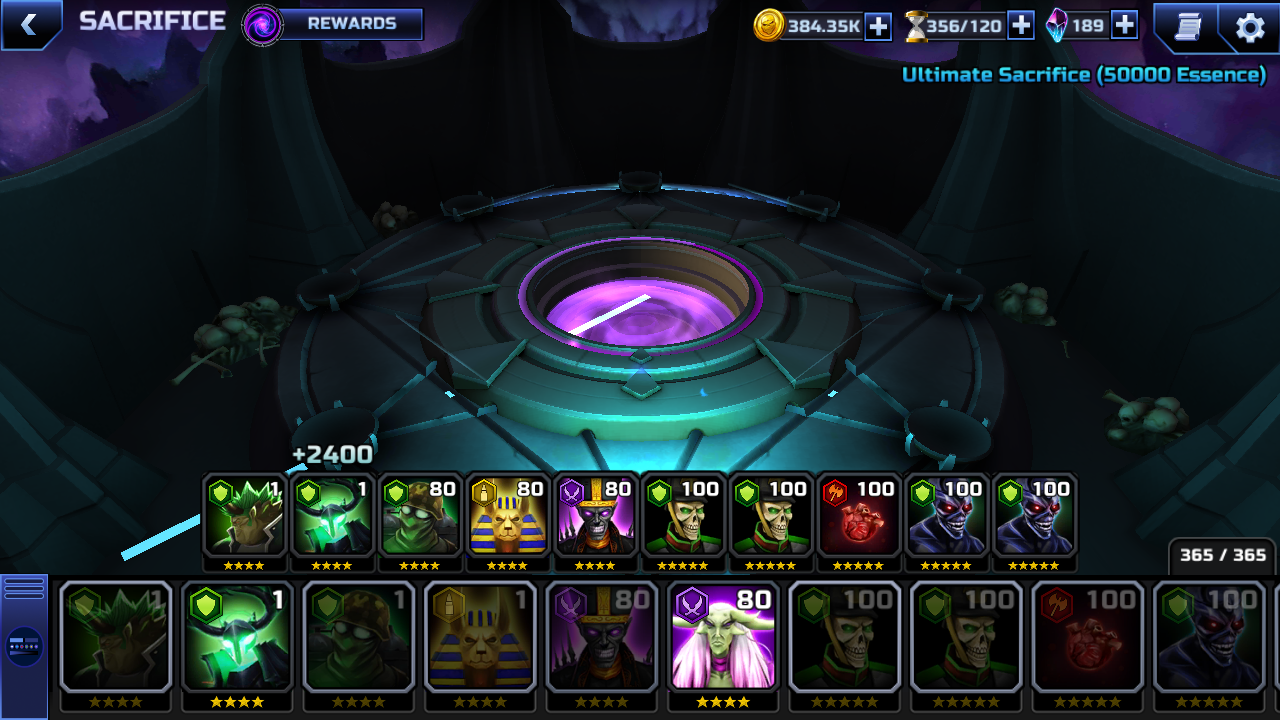Image resolution: width=1280 pixels, height=720 pixels.
Task: Remove the gas-mask soldier from sacrifice slots
Action: pyautogui.click(x=419, y=516)
